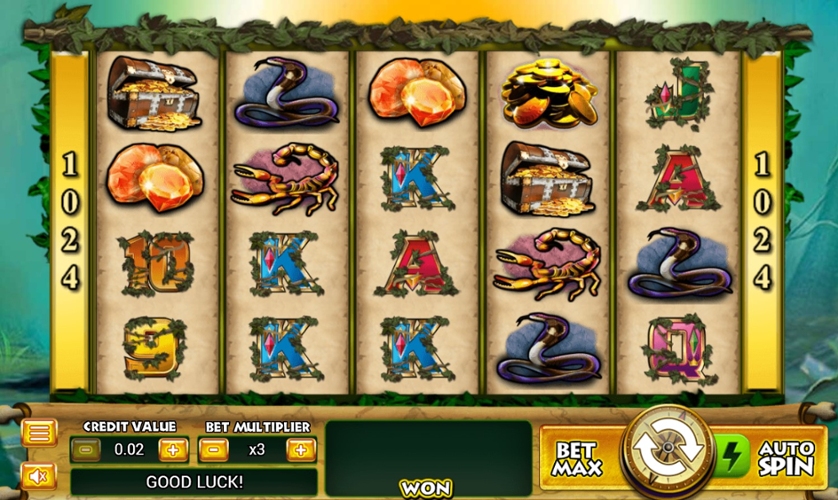Click the Bet Max button
This screenshot has height=500, width=838.
(579, 458)
